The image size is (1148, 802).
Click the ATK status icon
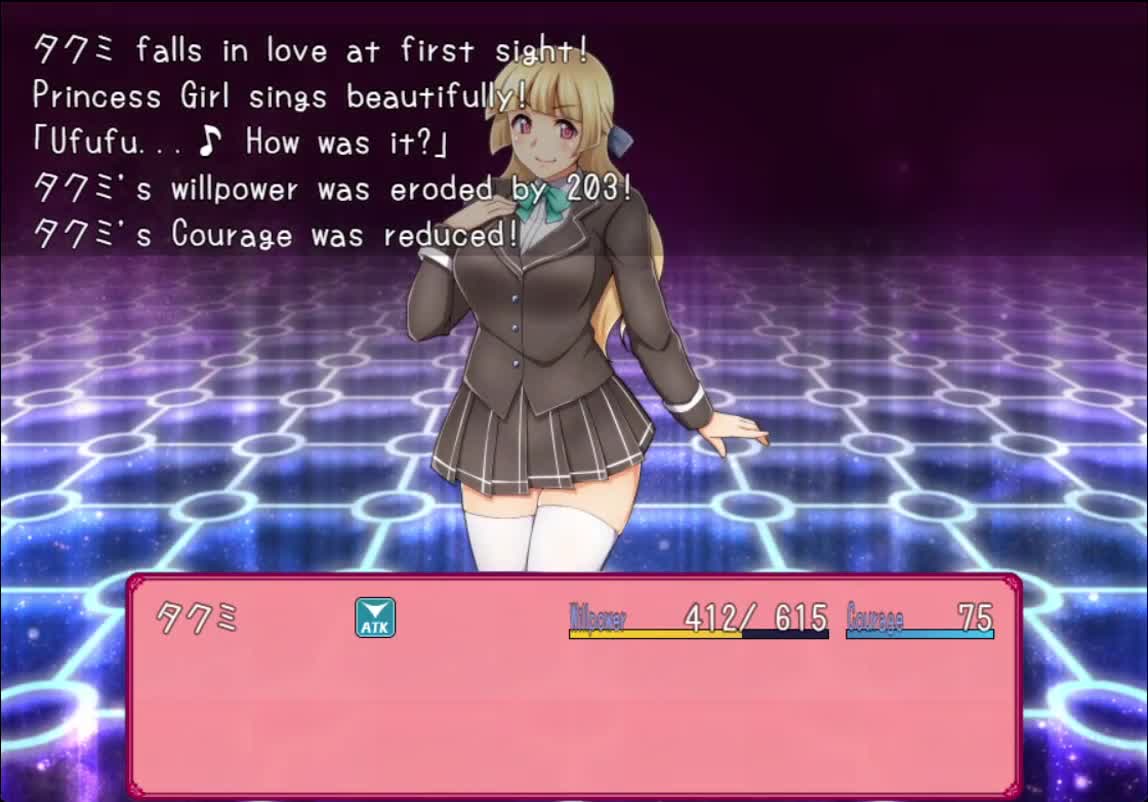[x=375, y=618]
